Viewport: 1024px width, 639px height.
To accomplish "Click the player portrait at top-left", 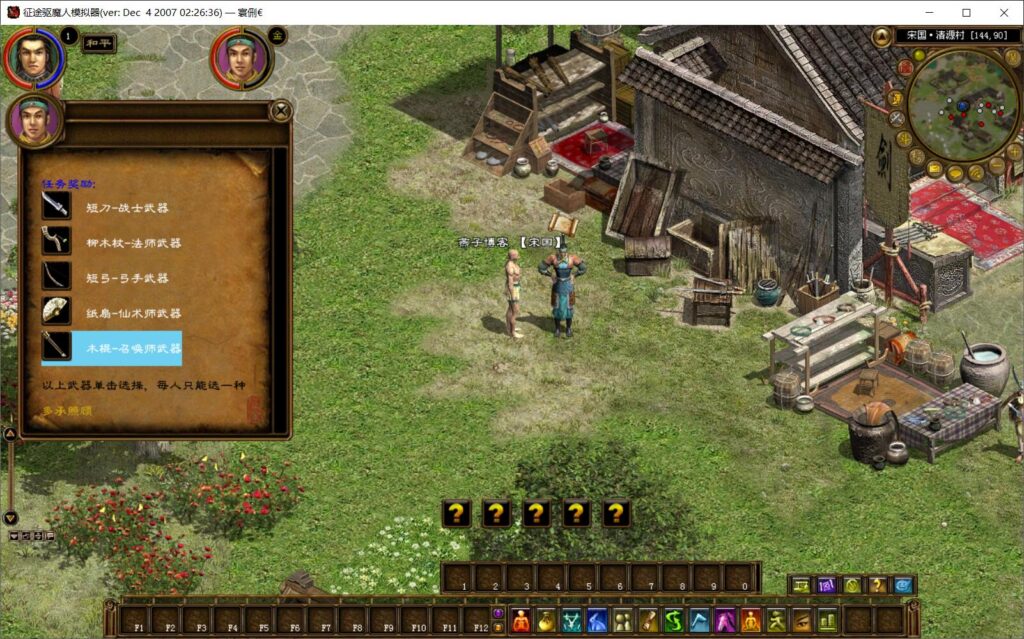I will (x=34, y=57).
